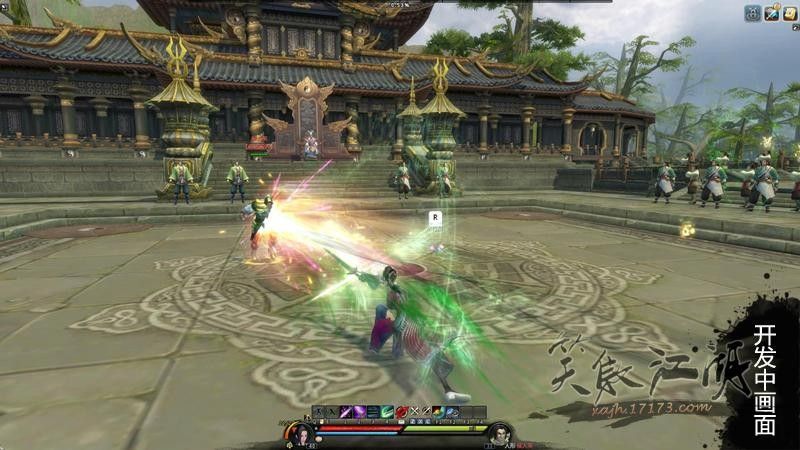Open the bear-face icon menu

[x=753, y=13]
